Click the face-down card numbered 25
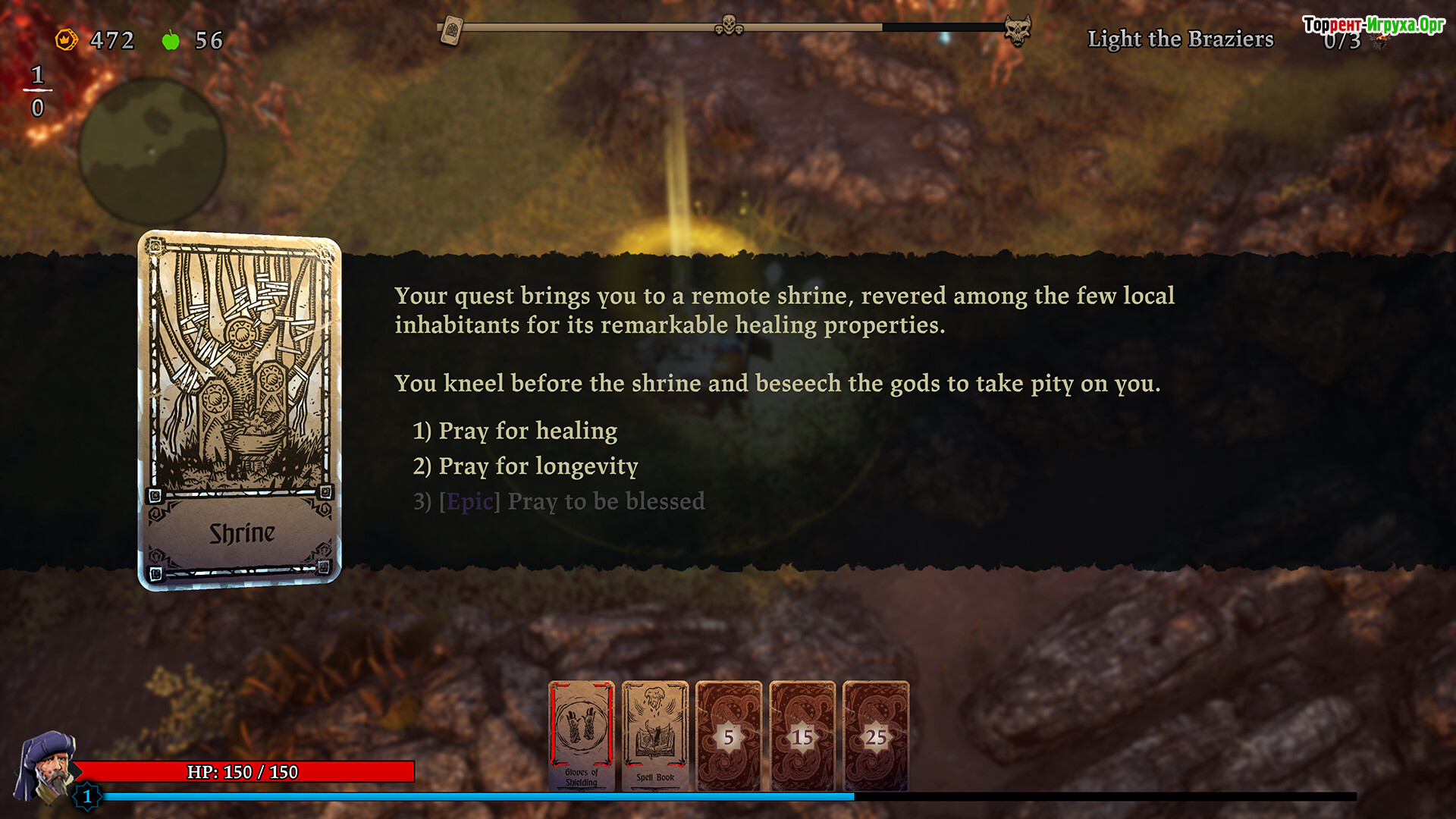The width and height of the screenshot is (1456, 819). (x=876, y=736)
